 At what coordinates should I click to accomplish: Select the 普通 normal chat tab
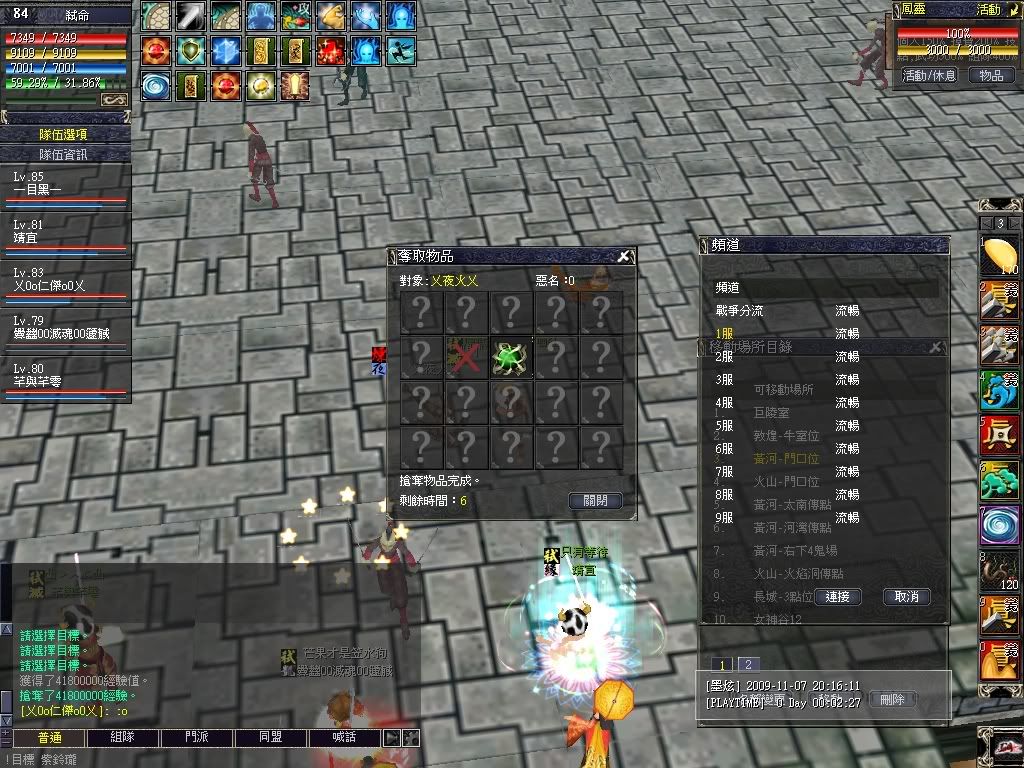(x=49, y=737)
